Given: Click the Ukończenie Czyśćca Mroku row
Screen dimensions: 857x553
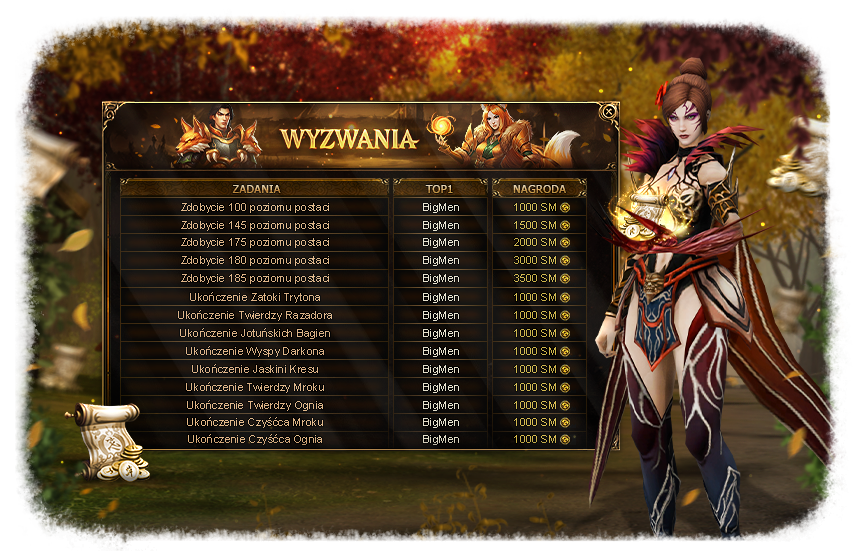Looking at the screenshot, I should click(x=255, y=422).
